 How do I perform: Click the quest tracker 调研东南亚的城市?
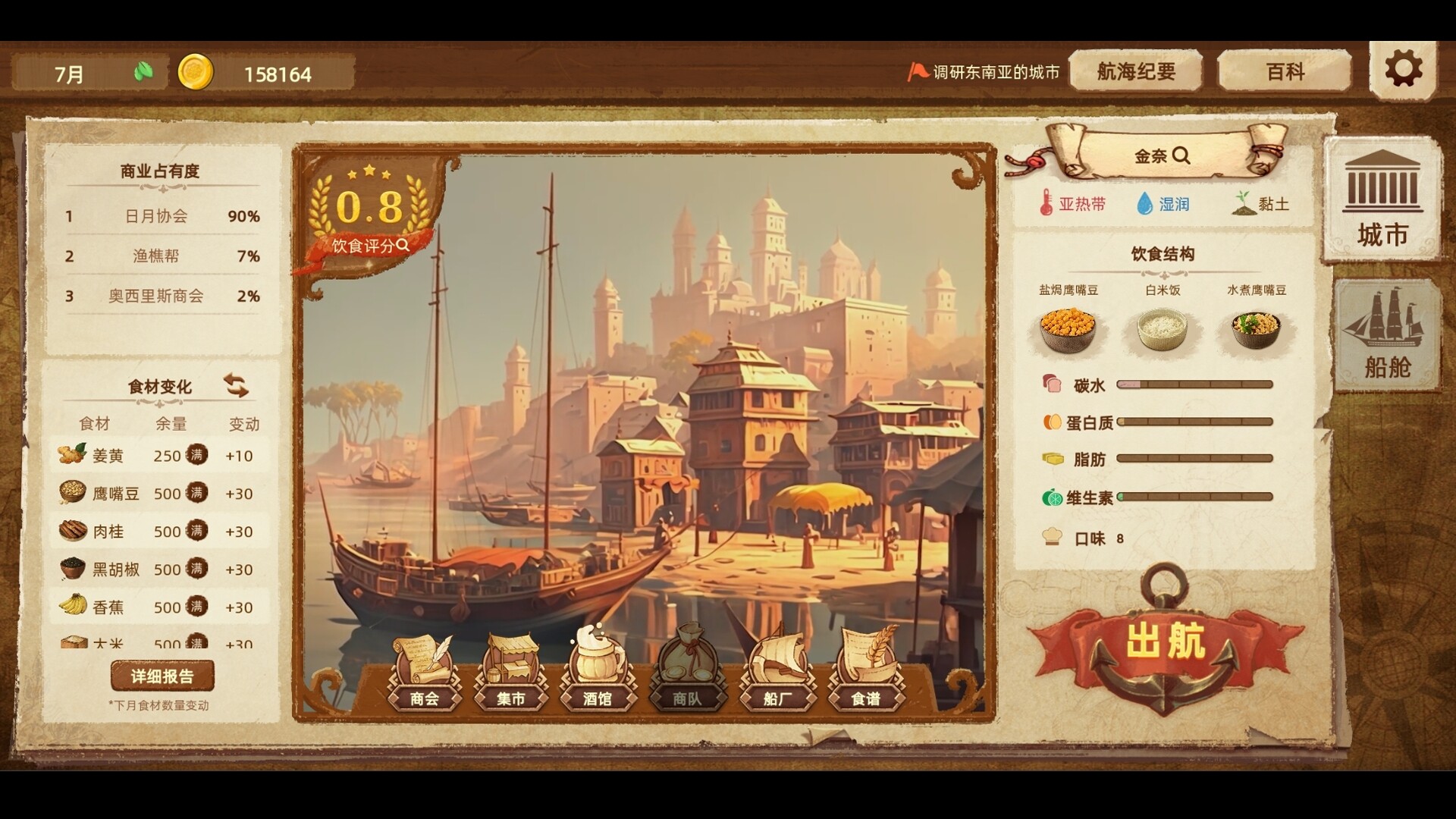pyautogui.click(x=984, y=72)
